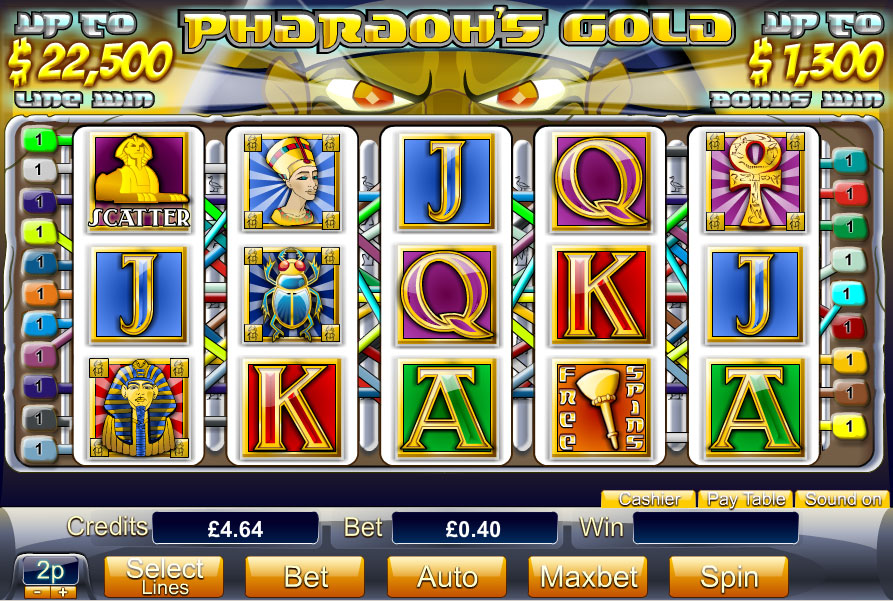
Task: Spin the reels
Action: pos(728,577)
